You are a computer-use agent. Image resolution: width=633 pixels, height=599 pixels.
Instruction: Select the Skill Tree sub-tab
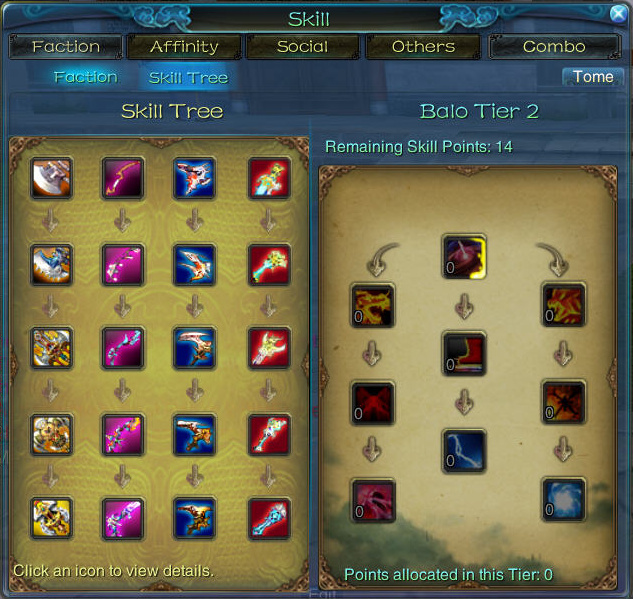click(x=188, y=77)
